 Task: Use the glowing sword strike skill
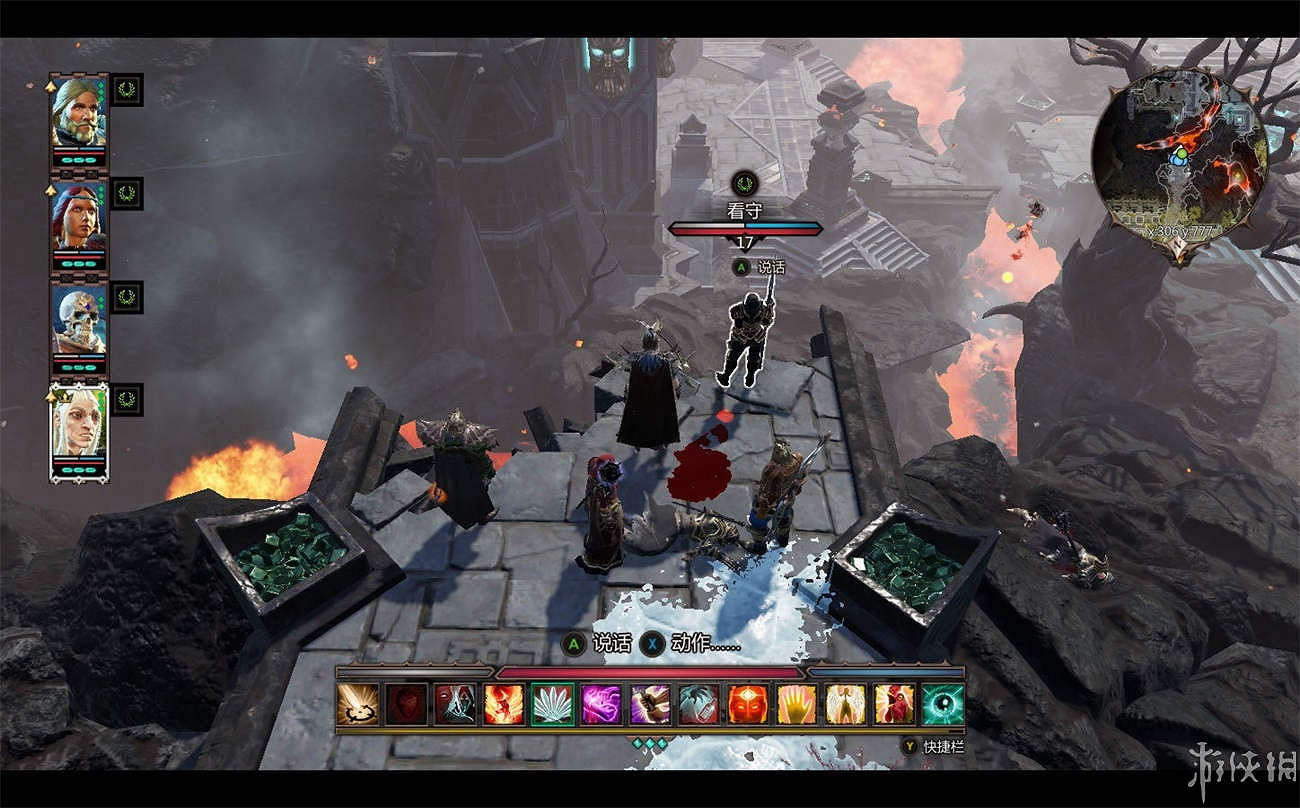click(x=357, y=704)
